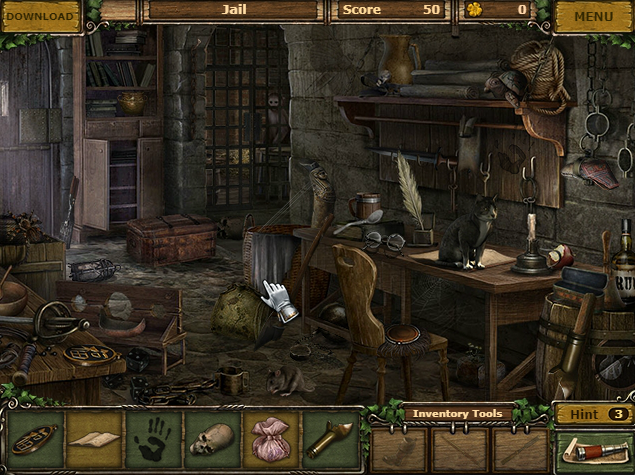Select the oval badge item to find
Screen dimensions: 635x475
tap(37, 441)
